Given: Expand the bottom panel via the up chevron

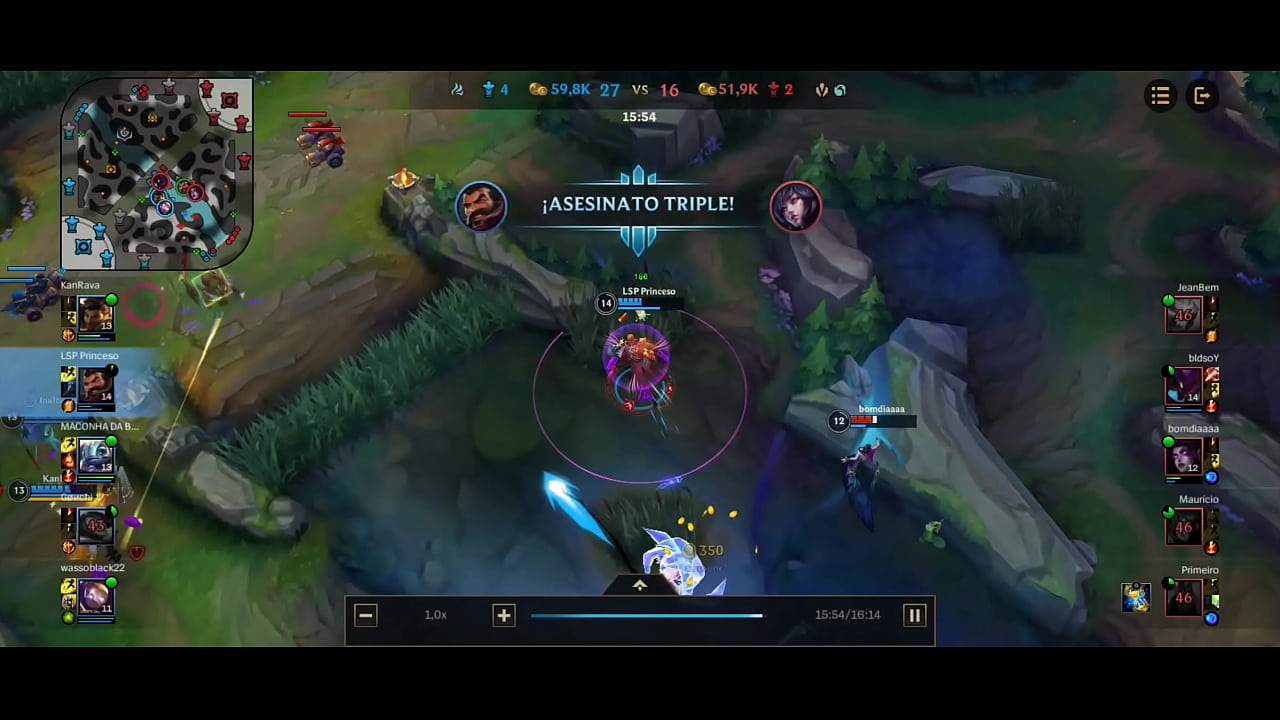Looking at the screenshot, I should point(639,585).
